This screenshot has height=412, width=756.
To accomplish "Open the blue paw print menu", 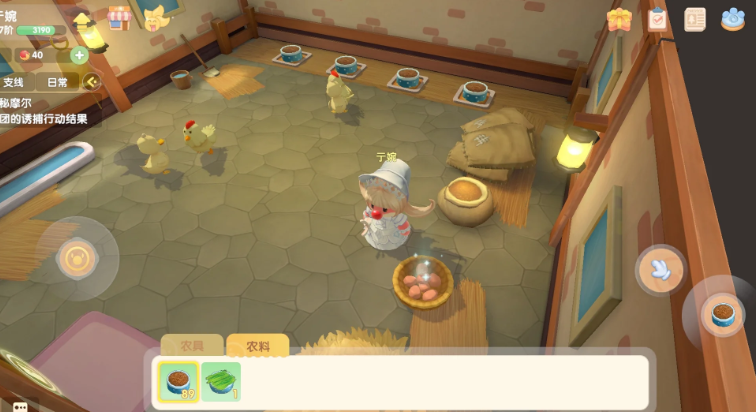I will pyautogui.click(x=733, y=19).
